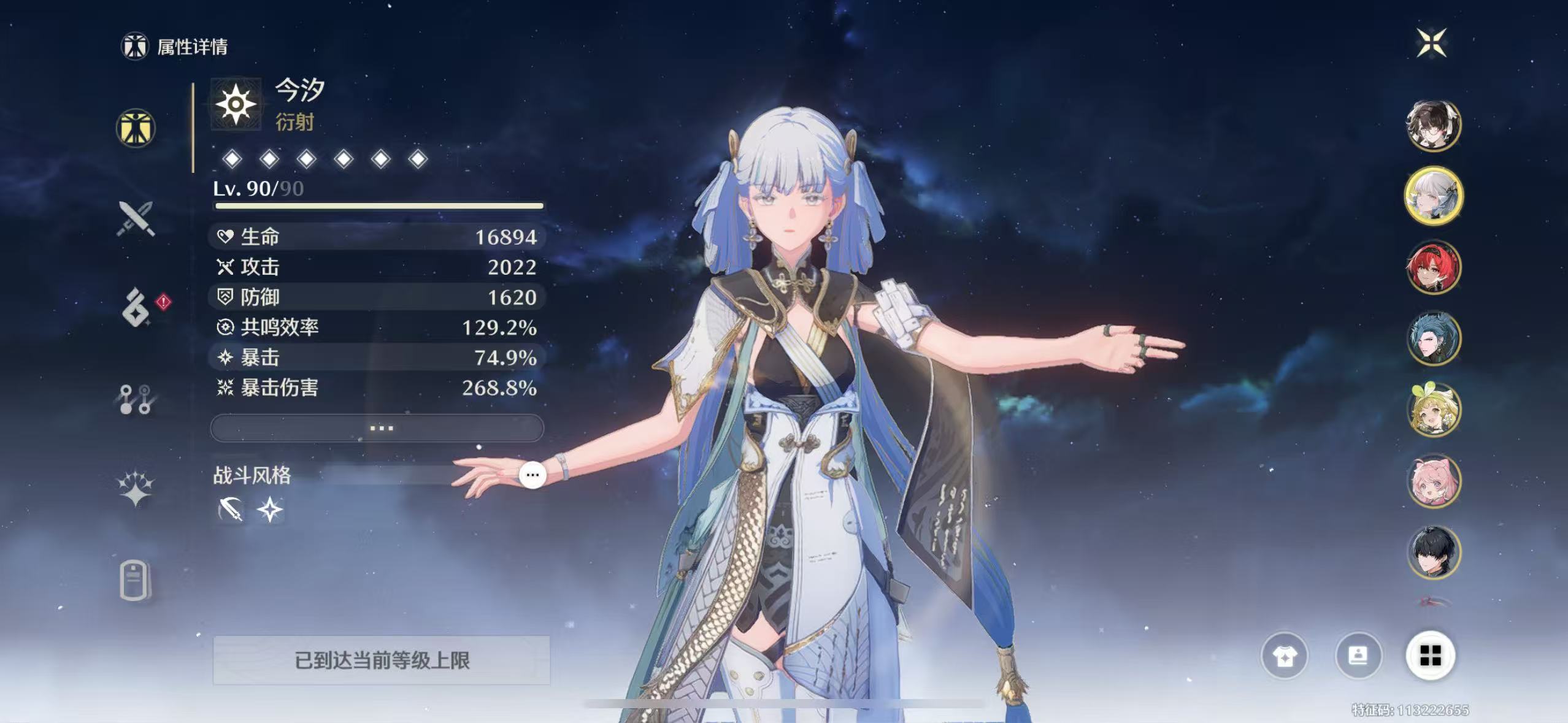Choose the red-haired character portrait

tap(1433, 267)
